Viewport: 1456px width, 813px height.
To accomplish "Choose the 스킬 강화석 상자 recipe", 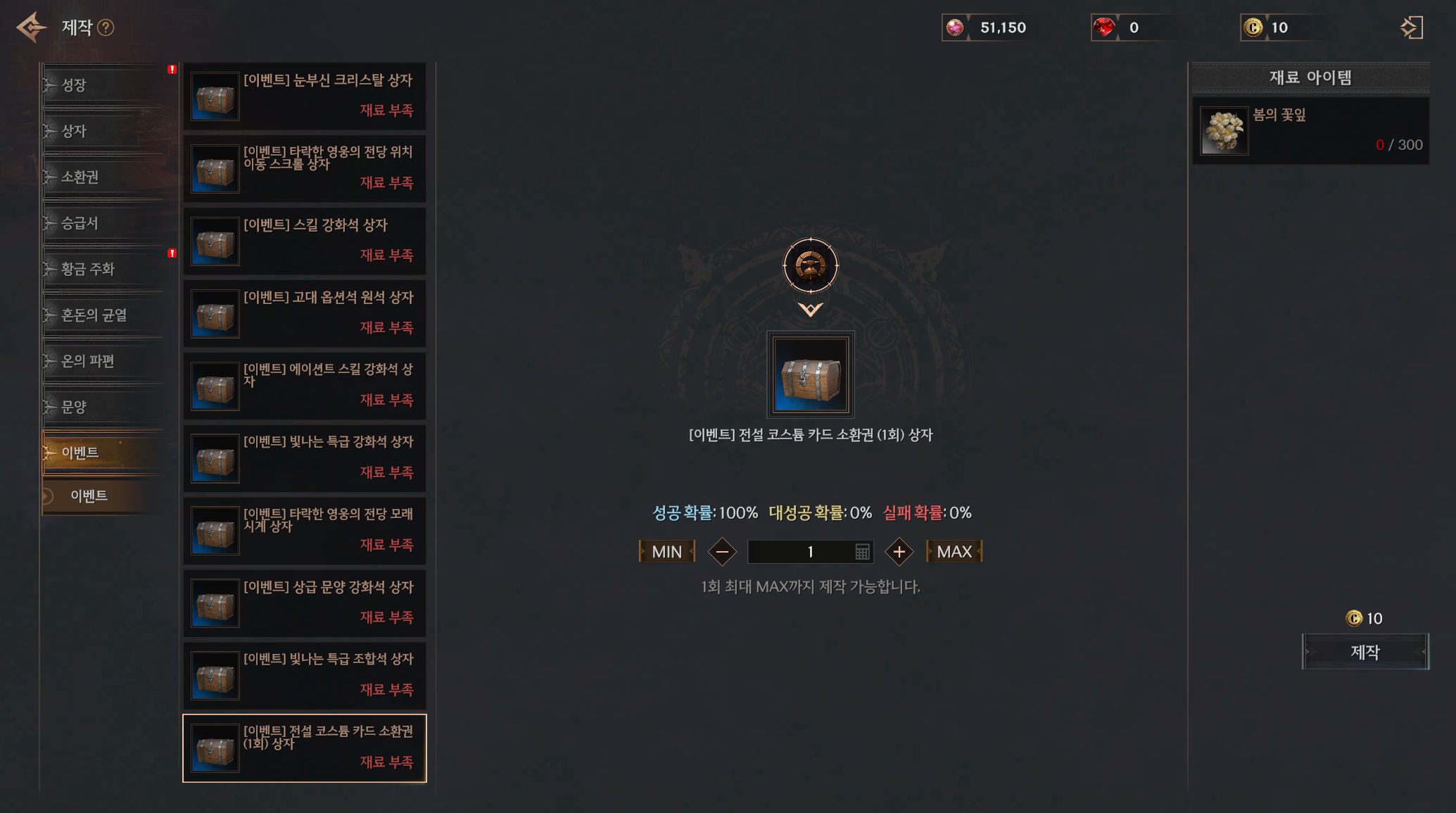I will pos(304,241).
